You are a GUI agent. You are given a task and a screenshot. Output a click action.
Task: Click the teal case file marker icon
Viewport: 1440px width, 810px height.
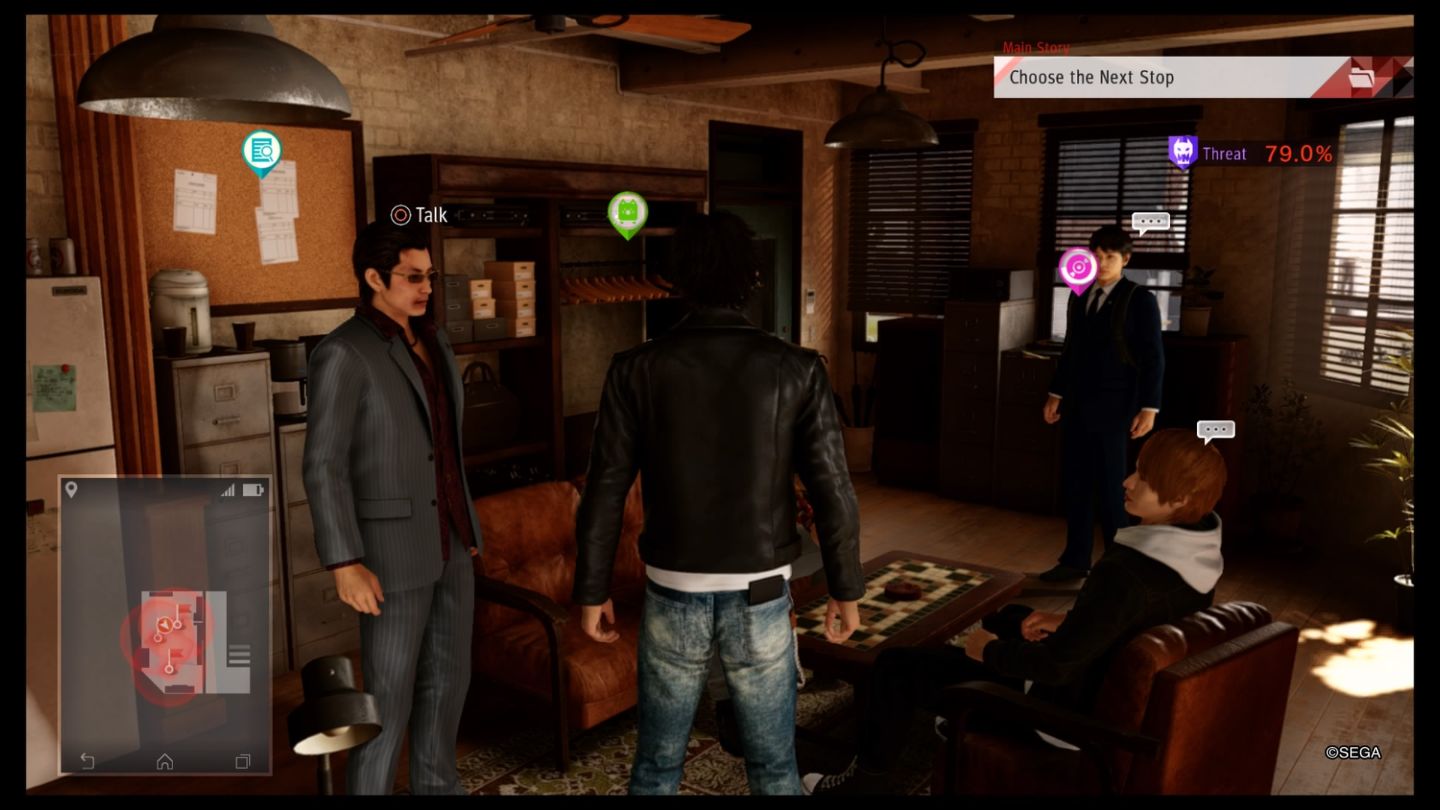[261, 152]
